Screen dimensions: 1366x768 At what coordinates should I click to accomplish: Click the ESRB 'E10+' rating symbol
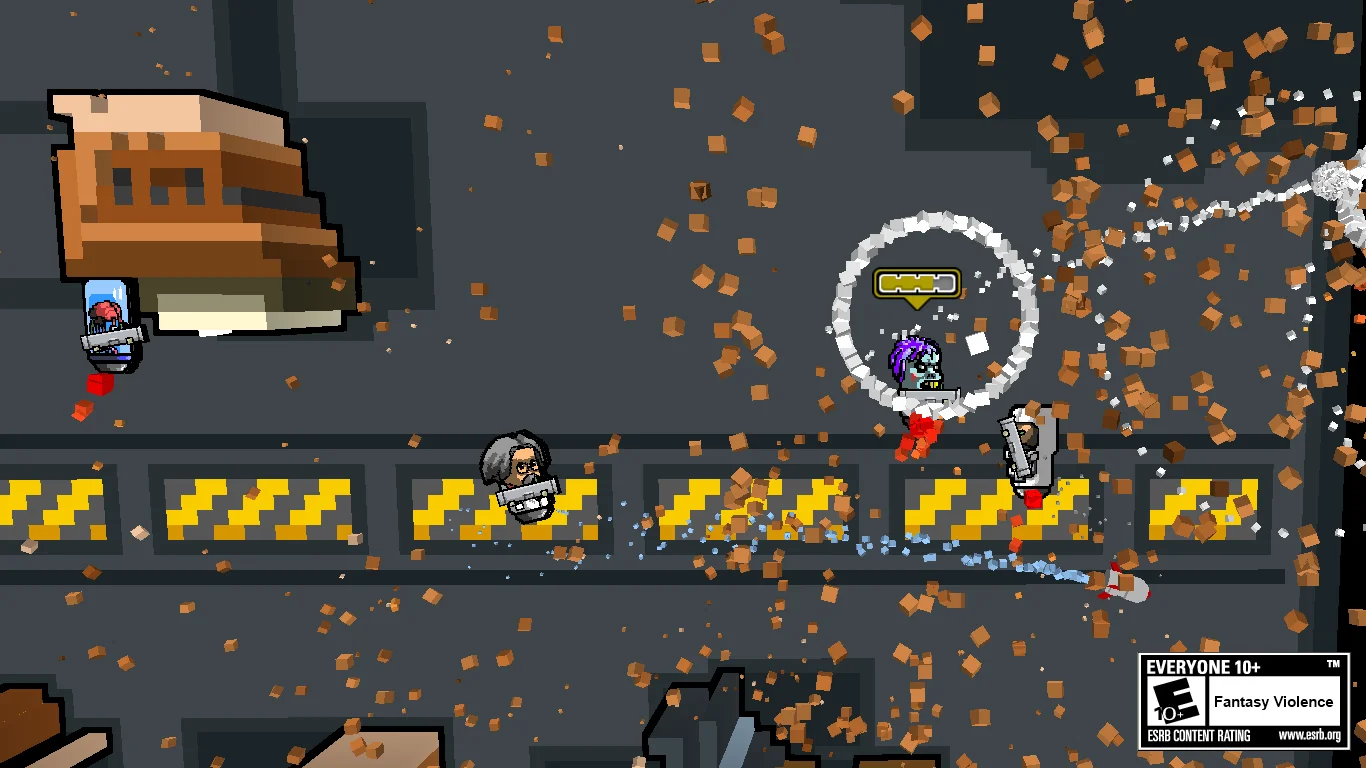(x=1173, y=700)
